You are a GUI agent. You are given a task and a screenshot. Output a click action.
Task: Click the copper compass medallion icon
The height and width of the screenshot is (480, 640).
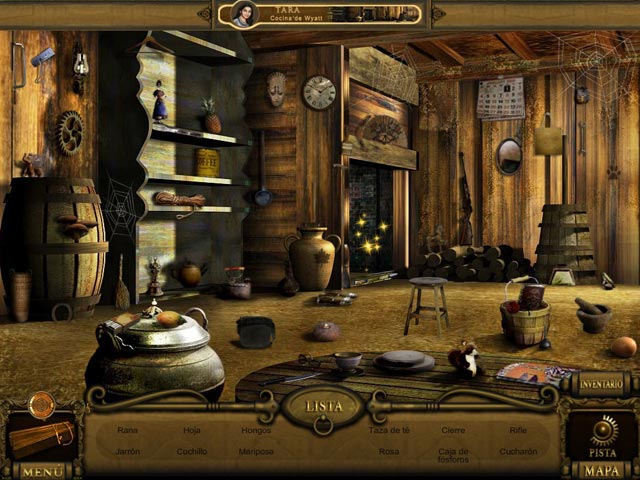tap(40, 404)
